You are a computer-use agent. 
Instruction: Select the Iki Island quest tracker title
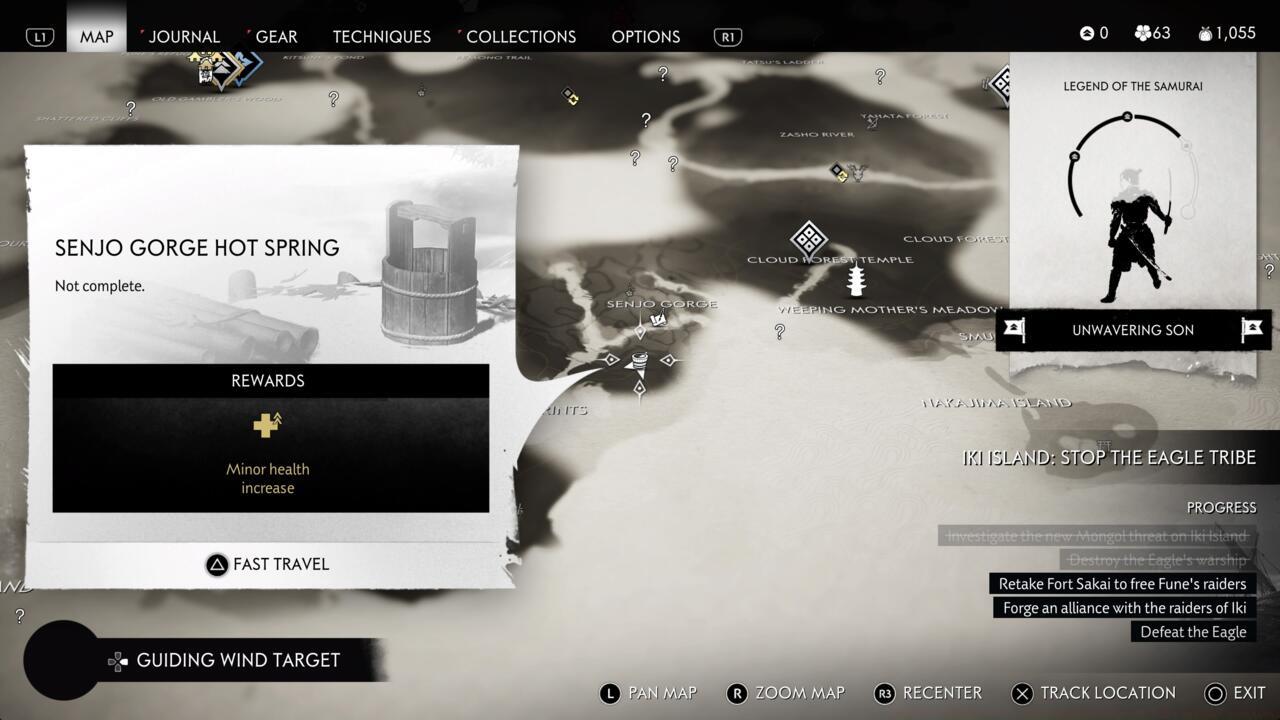1108,458
